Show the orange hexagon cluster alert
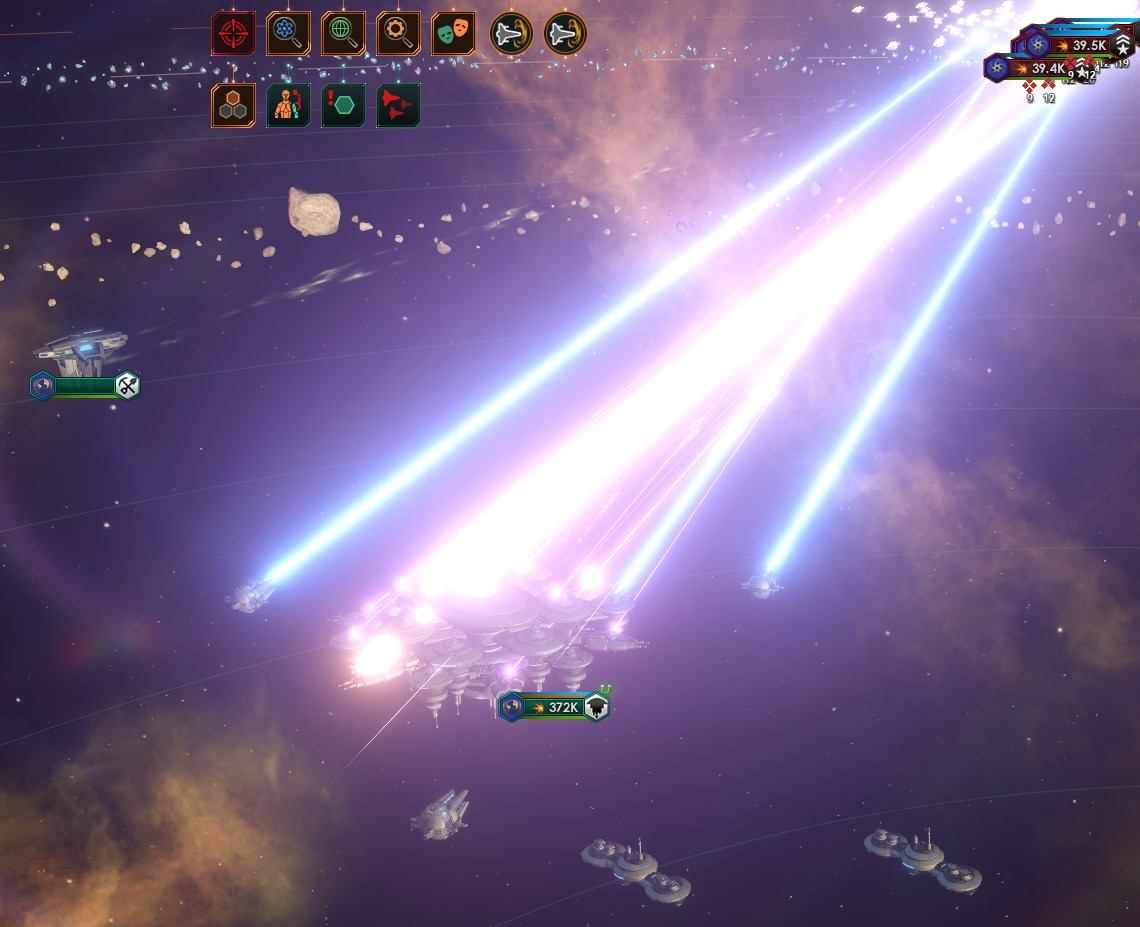Image resolution: width=1140 pixels, height=927 pixels. tap(233, 105)
